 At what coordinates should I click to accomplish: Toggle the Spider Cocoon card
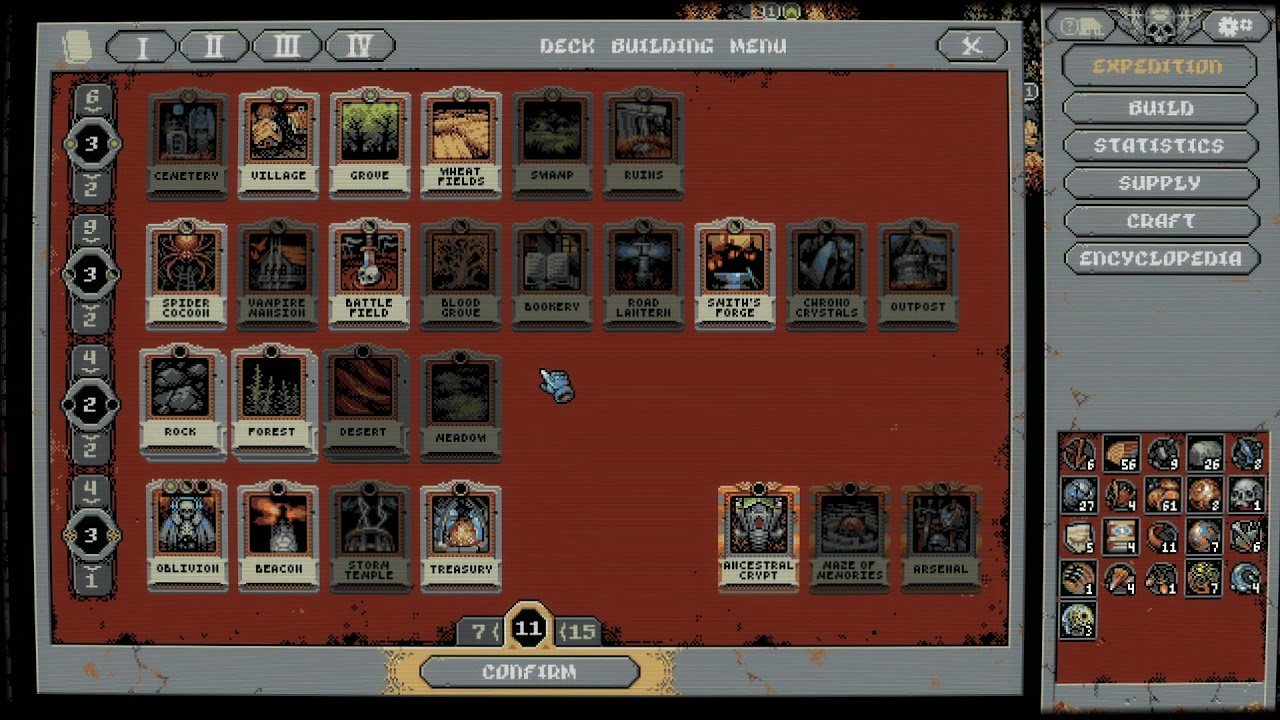pos(187,273)
